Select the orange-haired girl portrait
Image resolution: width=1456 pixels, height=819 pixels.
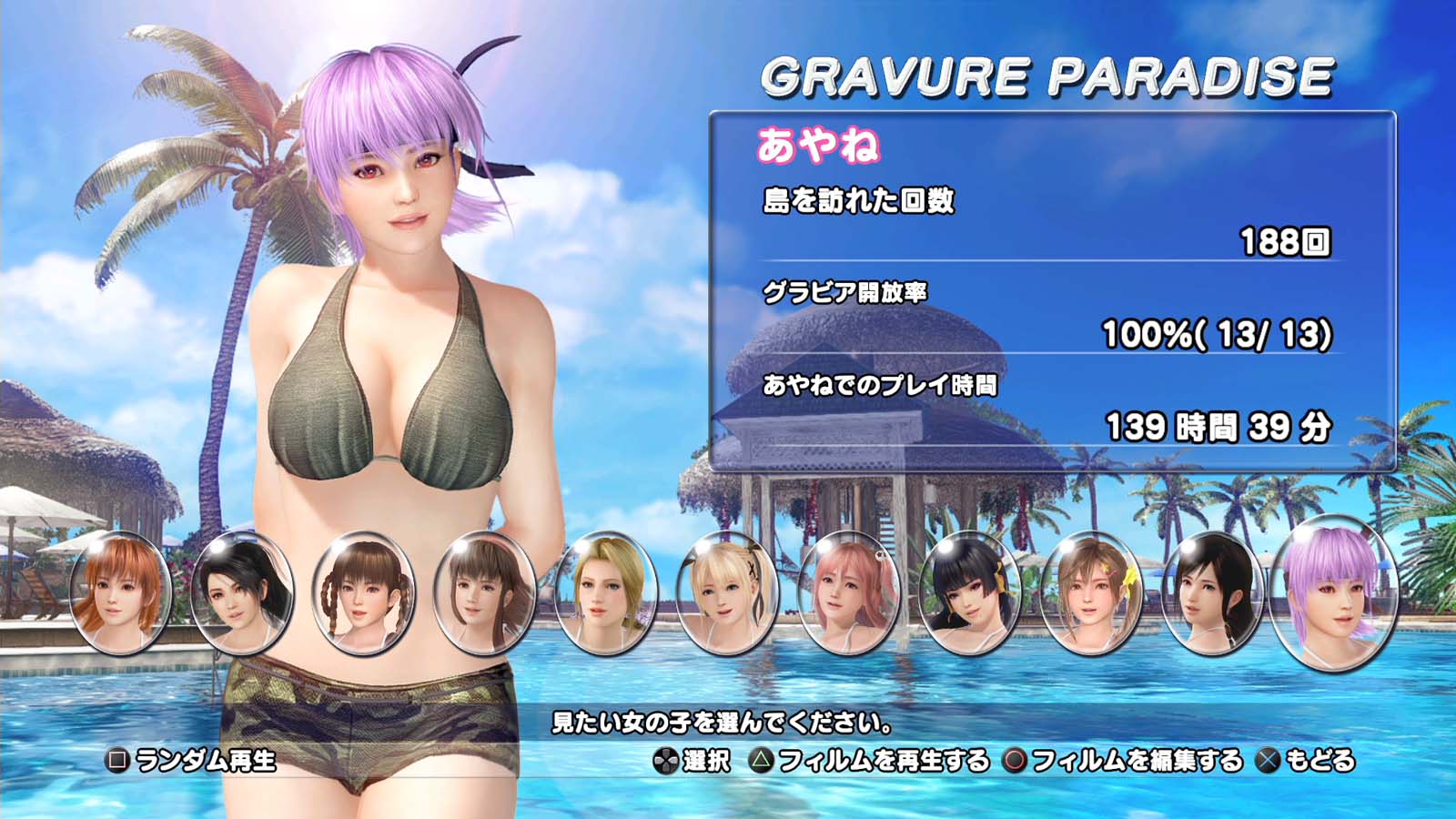120,591
